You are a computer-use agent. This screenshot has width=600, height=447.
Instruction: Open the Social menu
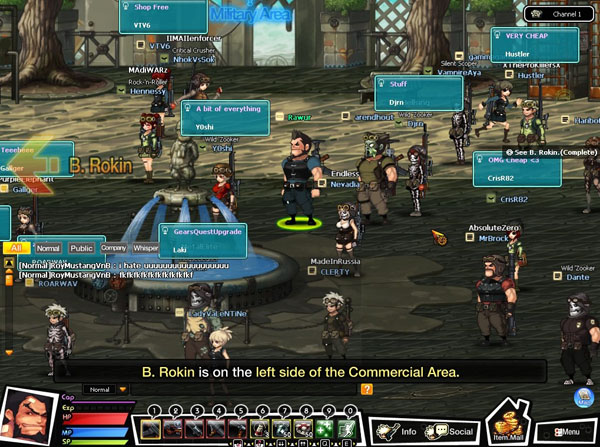[451, 431]
